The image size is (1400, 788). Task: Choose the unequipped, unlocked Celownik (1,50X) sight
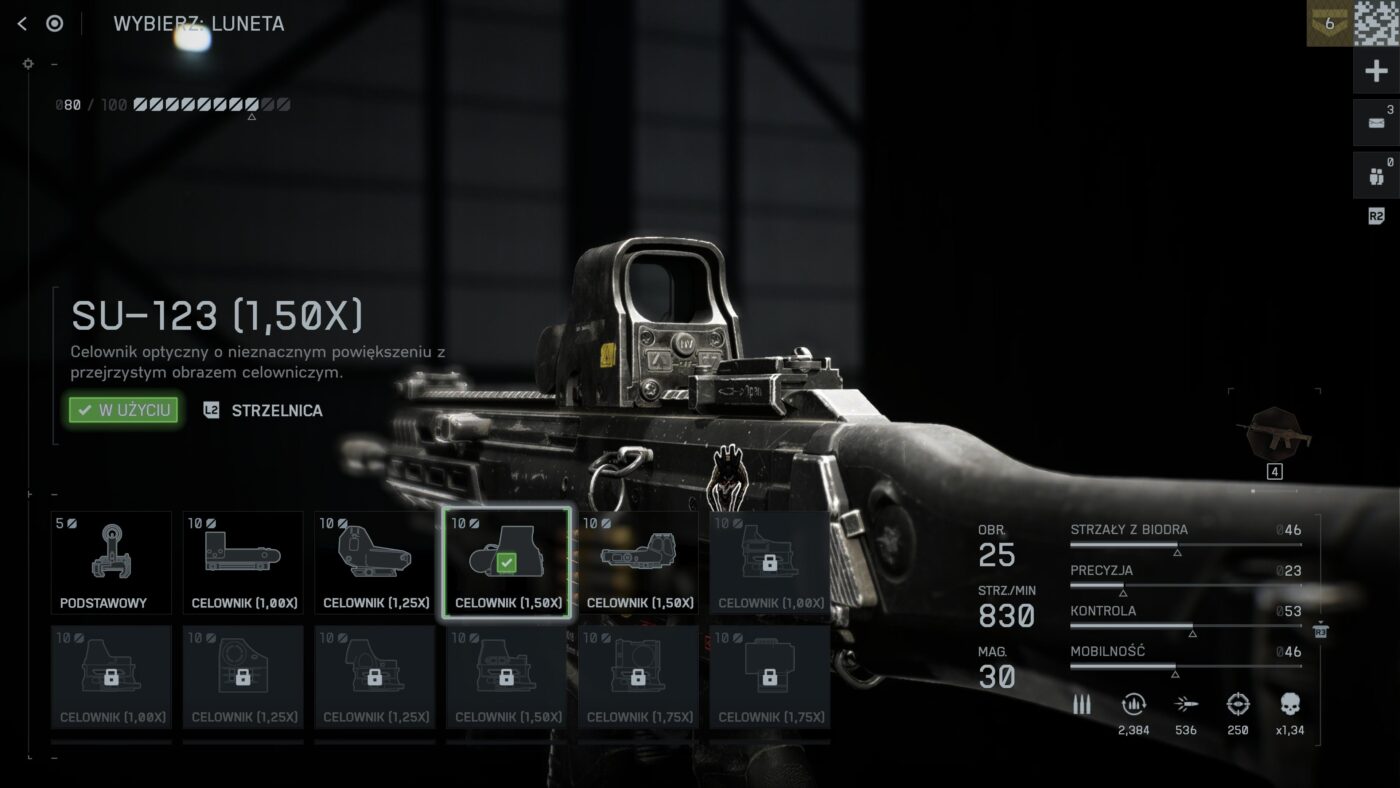(x=639, y=563)
